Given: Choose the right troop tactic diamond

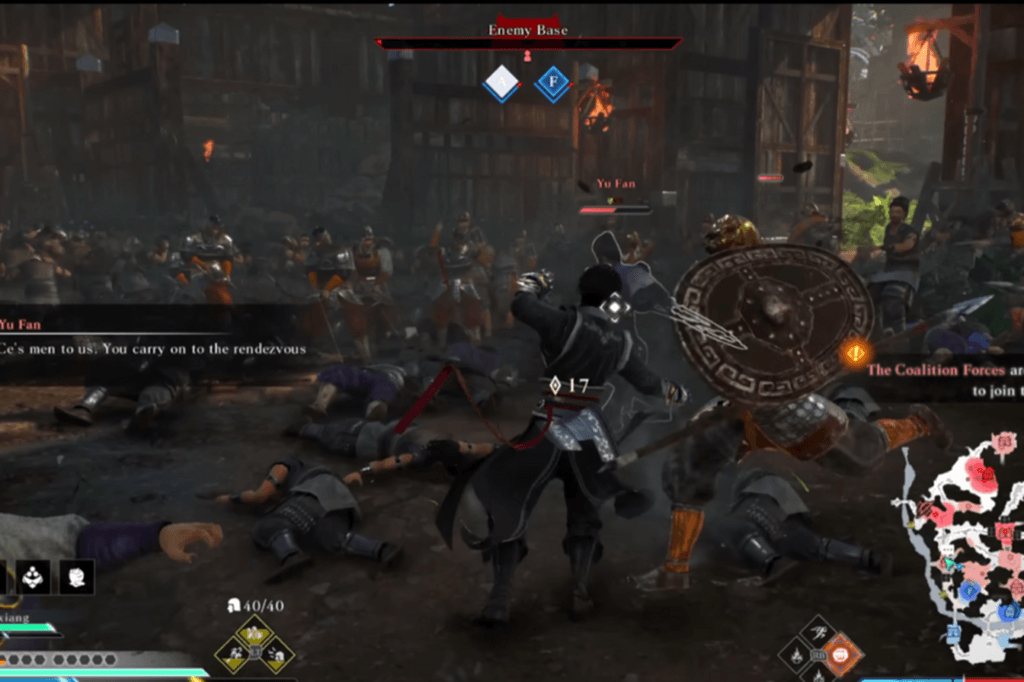Looking at the screenshot, I should tap(277, 654).
